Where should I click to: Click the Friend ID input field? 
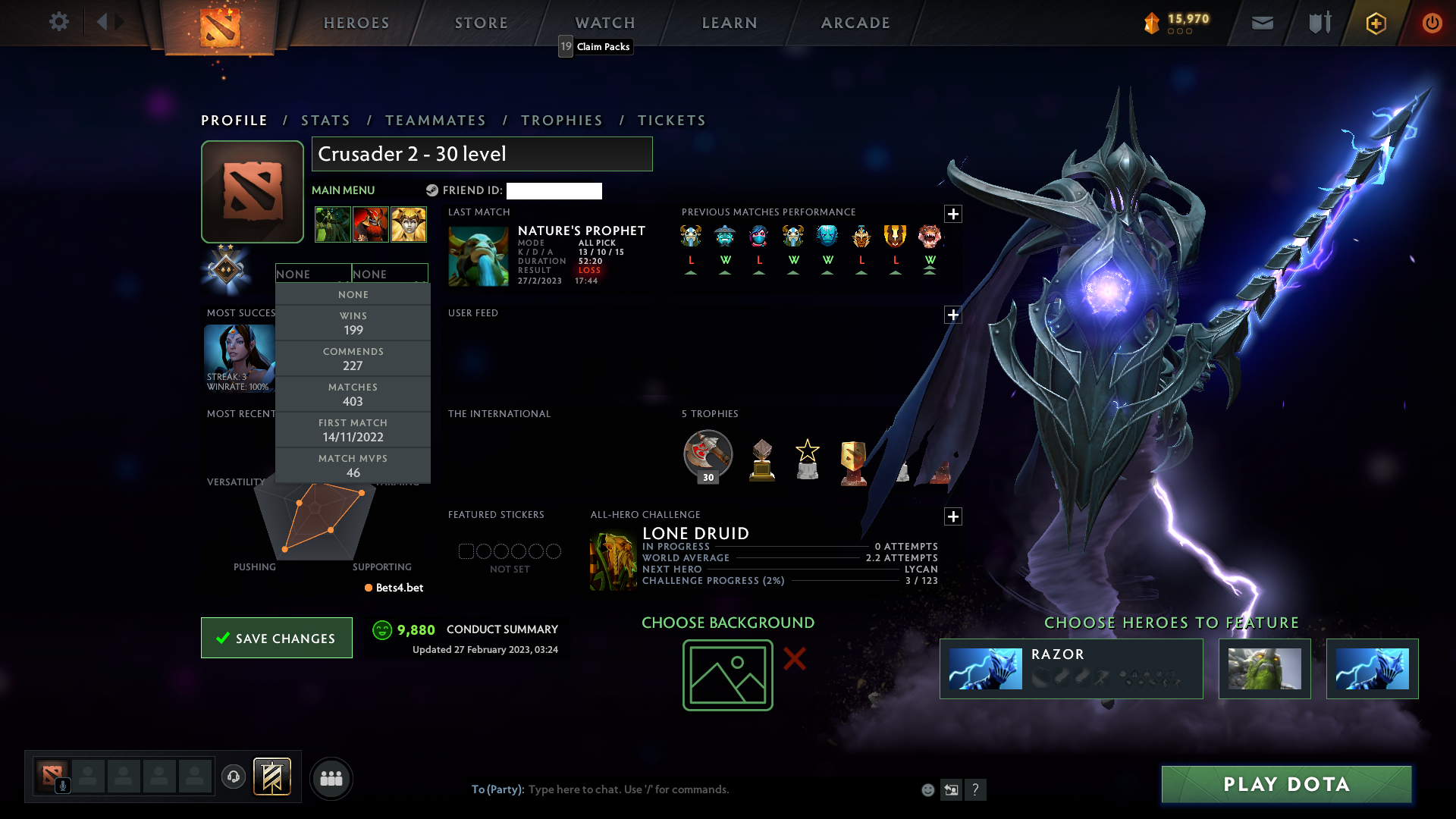point(554,191)
